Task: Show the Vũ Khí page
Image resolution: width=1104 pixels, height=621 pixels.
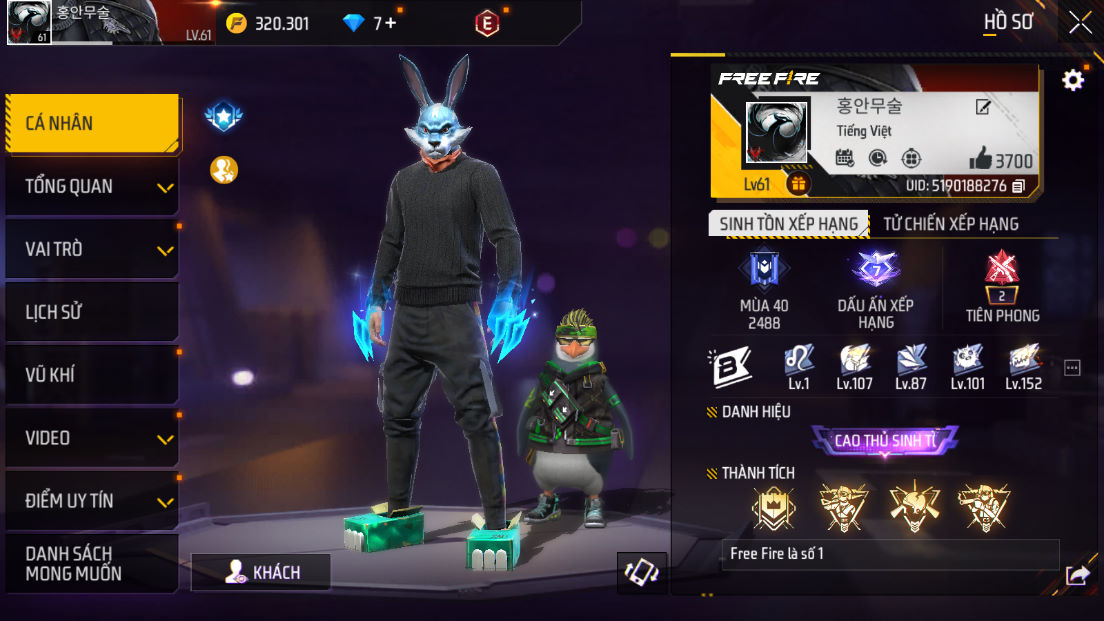Action: (92, 375)
